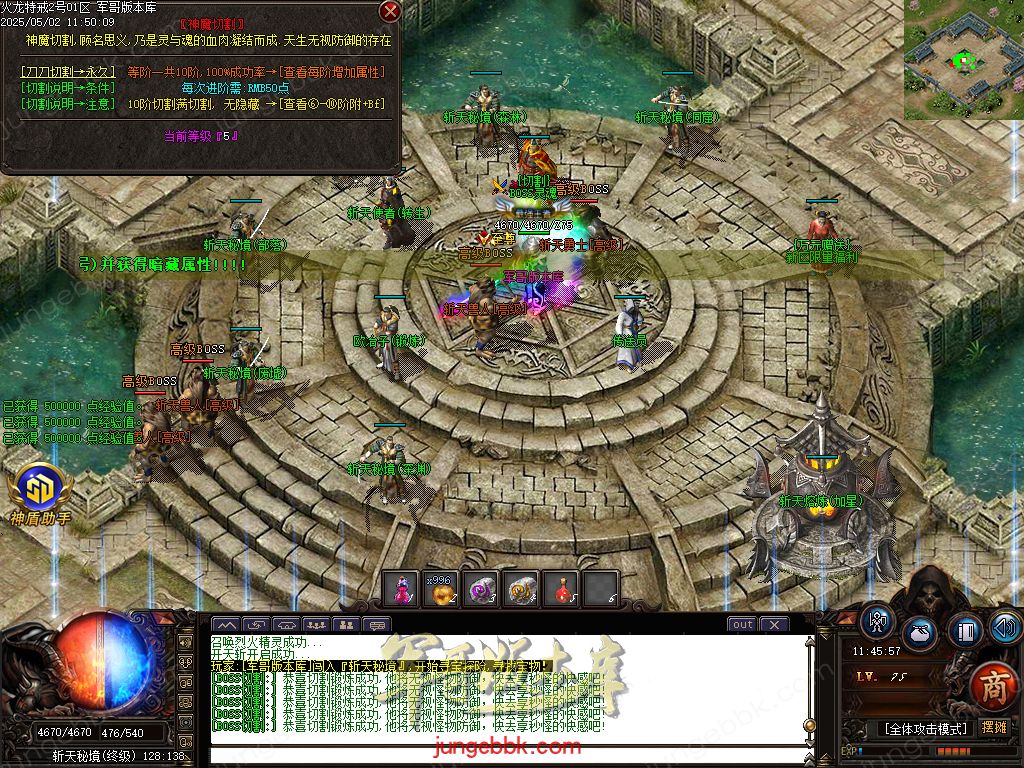Screen dimensions: 1024x768
Task: Use the purple swirl scroll in slot 3
Action: point(481,589)
